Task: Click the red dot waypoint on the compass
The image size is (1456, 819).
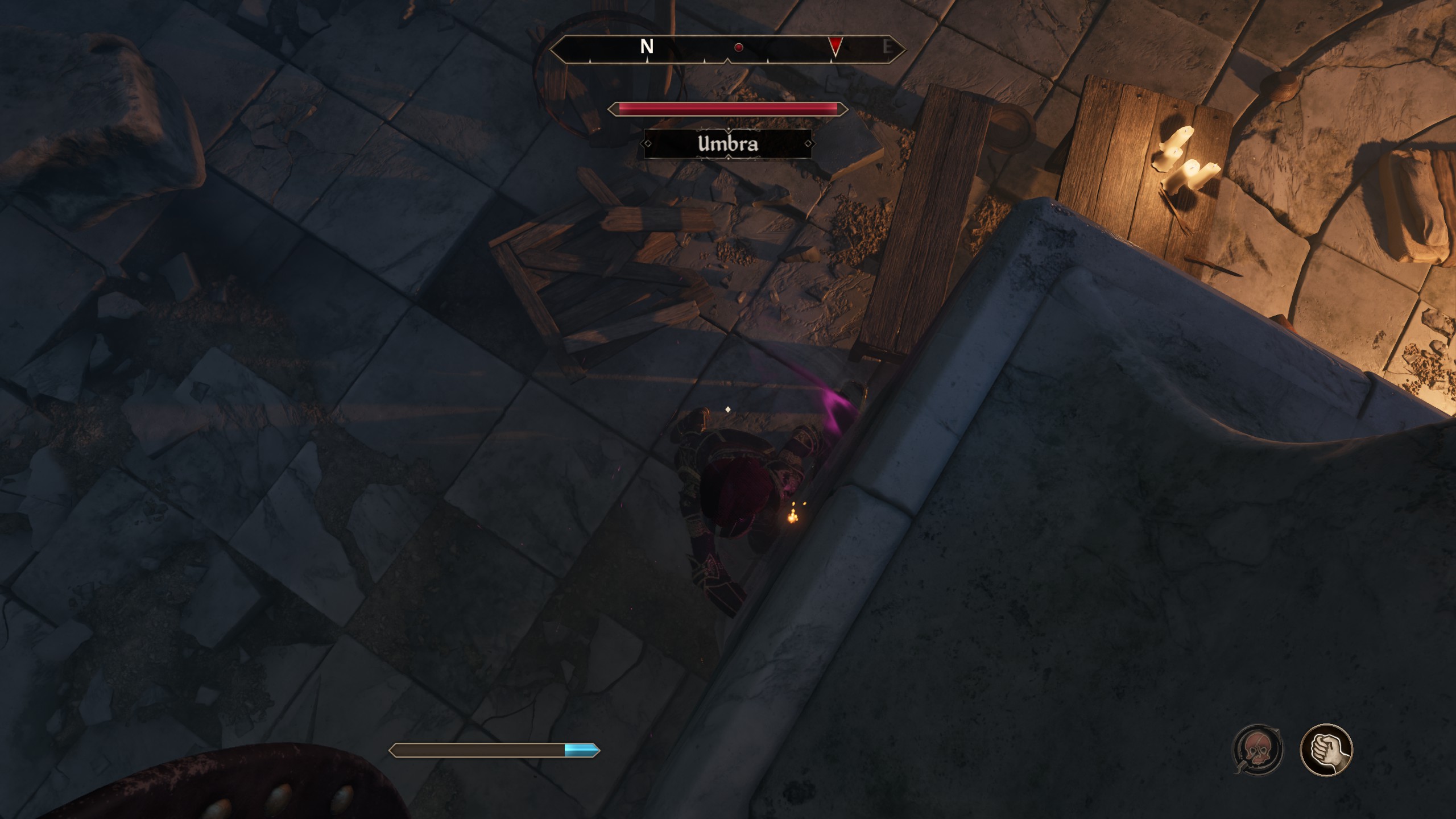Action: [739, 47]
